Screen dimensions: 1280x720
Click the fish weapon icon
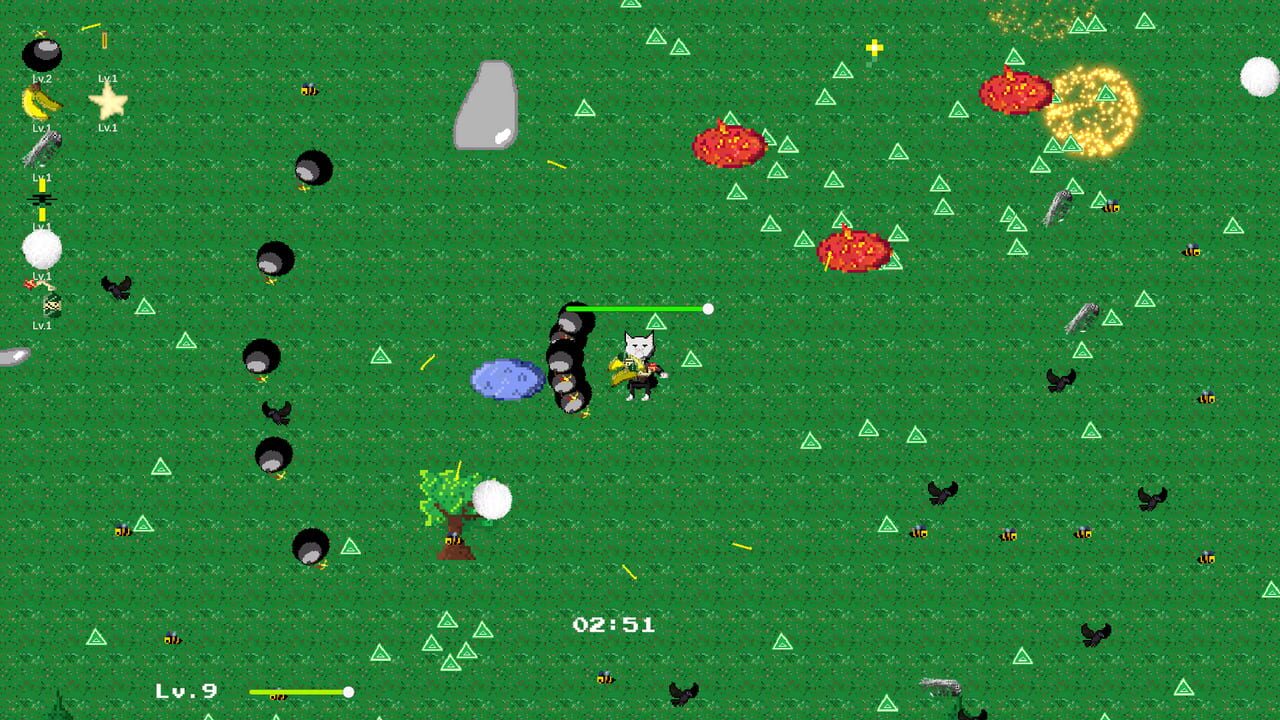42,149
